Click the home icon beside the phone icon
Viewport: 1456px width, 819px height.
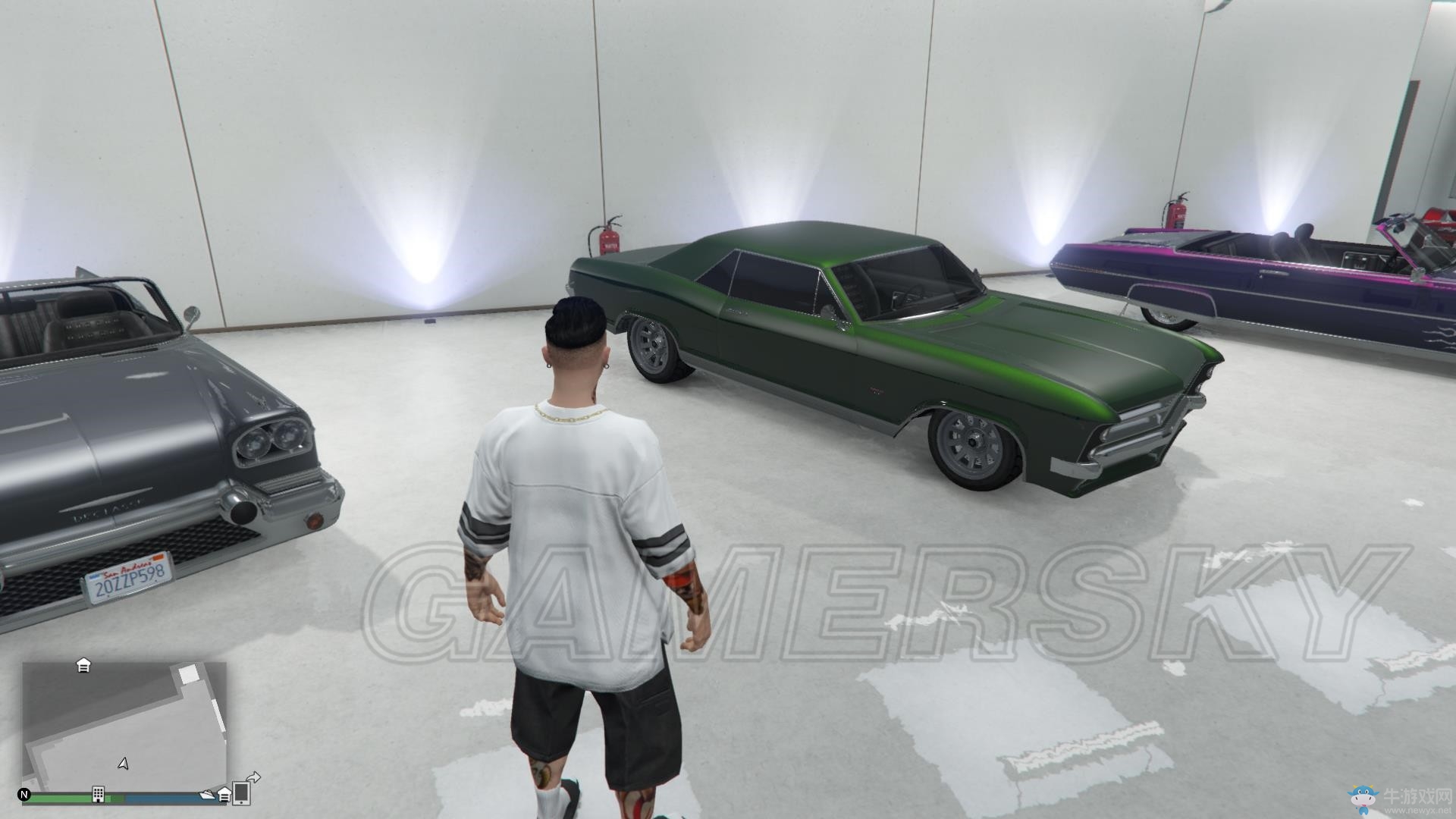(224, 795)
